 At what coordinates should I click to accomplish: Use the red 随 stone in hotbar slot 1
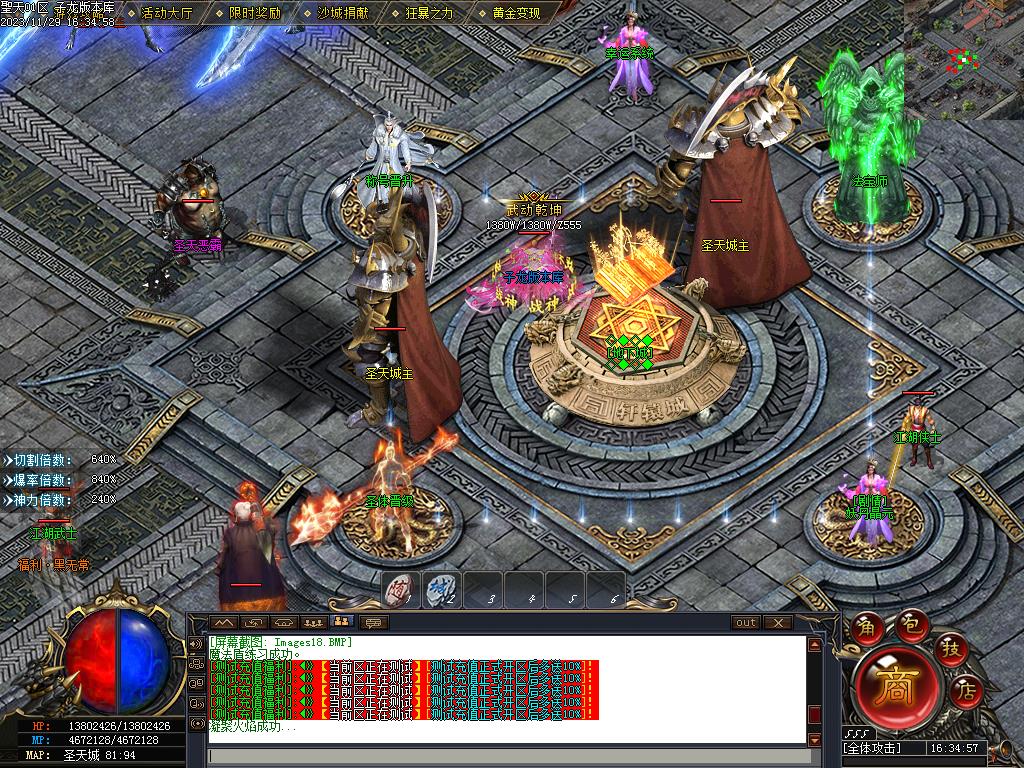pyautogui.click(x=401, y=590)
